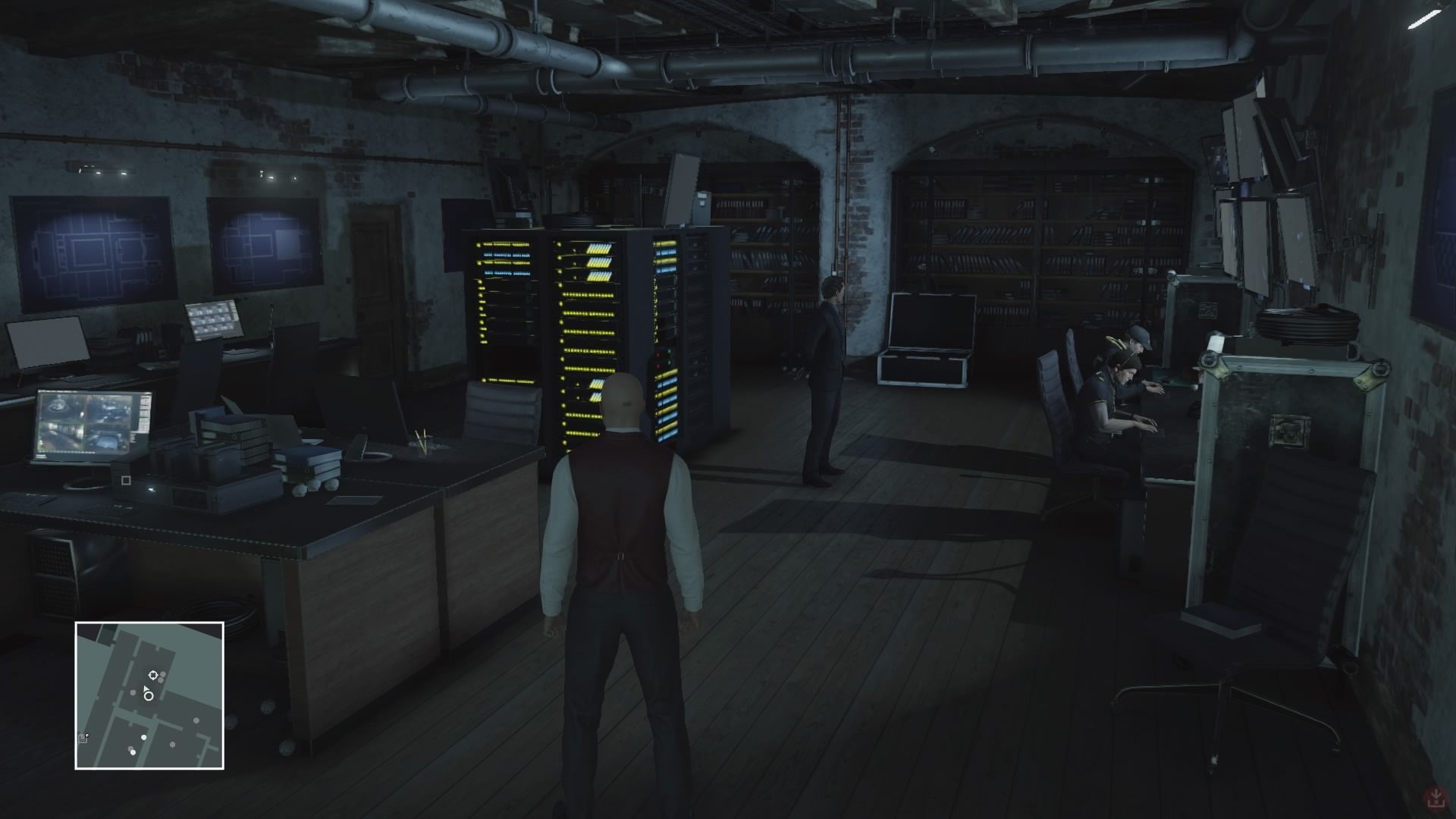Click the stairs marker on the minimap
Screen dimensions: 1456x819
[83, 738]
